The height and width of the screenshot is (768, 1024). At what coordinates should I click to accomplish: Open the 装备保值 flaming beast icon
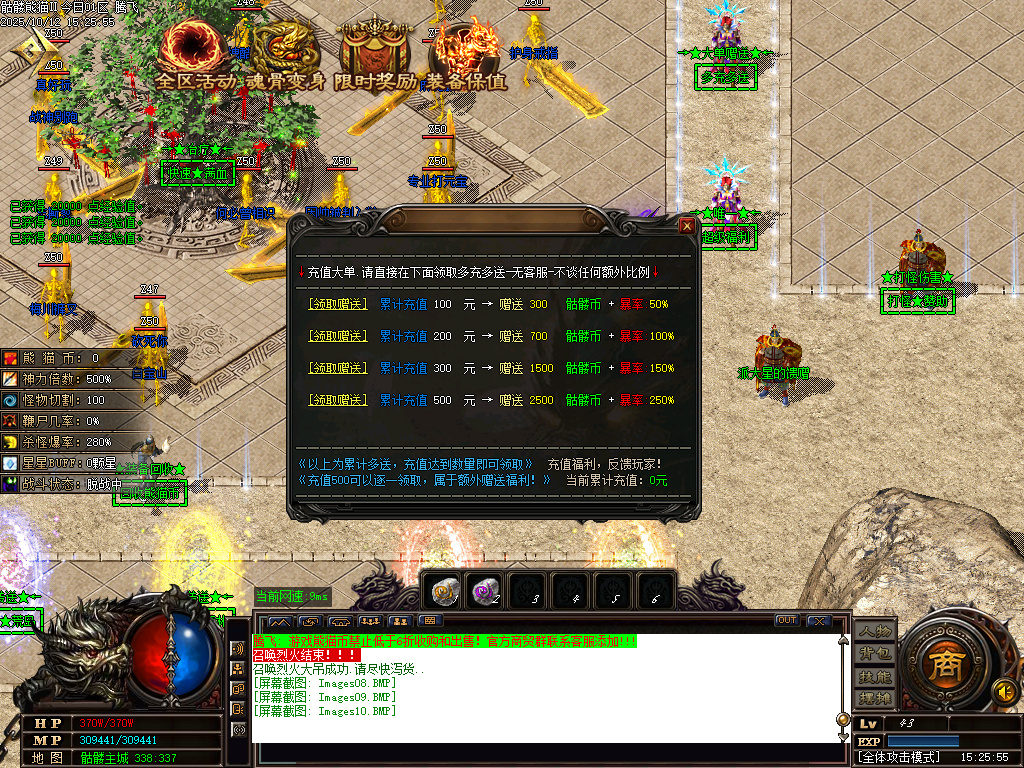coord(466,50)
